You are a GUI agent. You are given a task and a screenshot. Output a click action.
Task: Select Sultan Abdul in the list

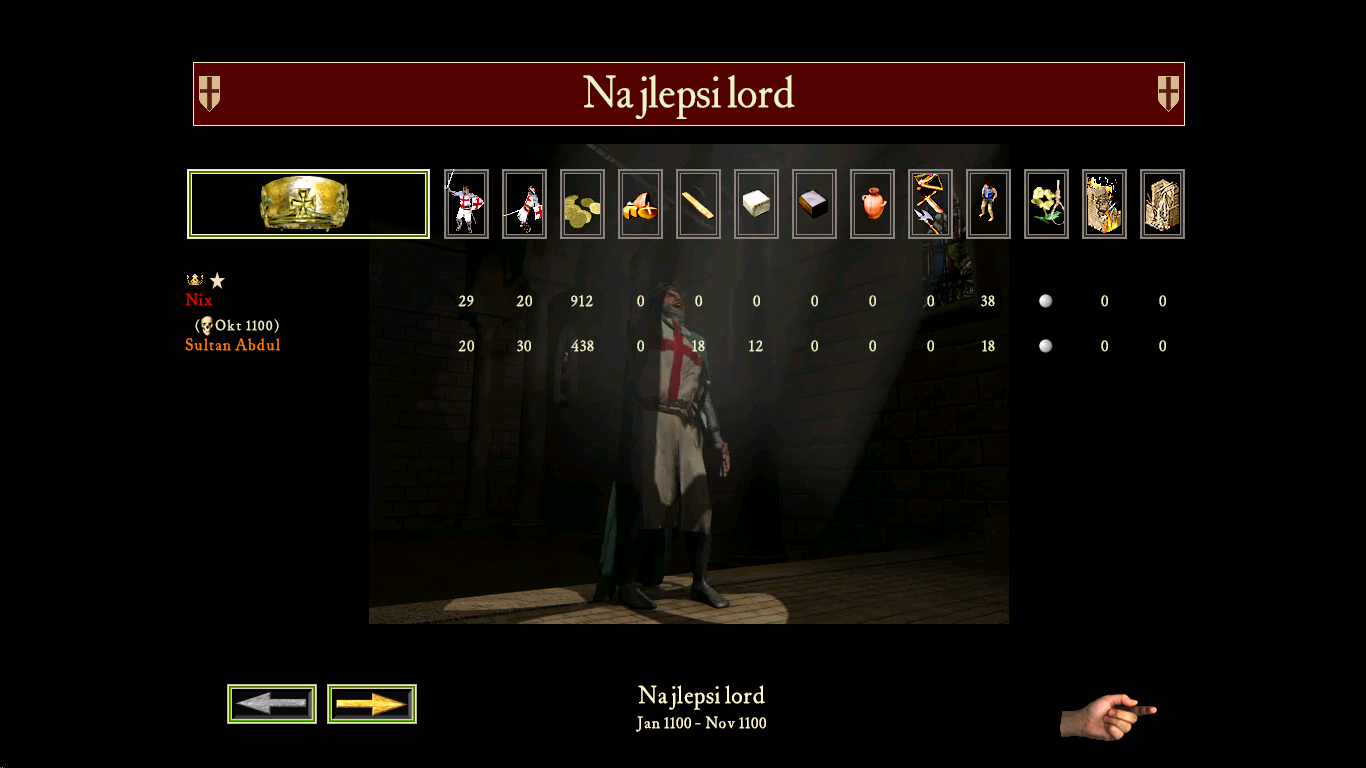[233, 346]
